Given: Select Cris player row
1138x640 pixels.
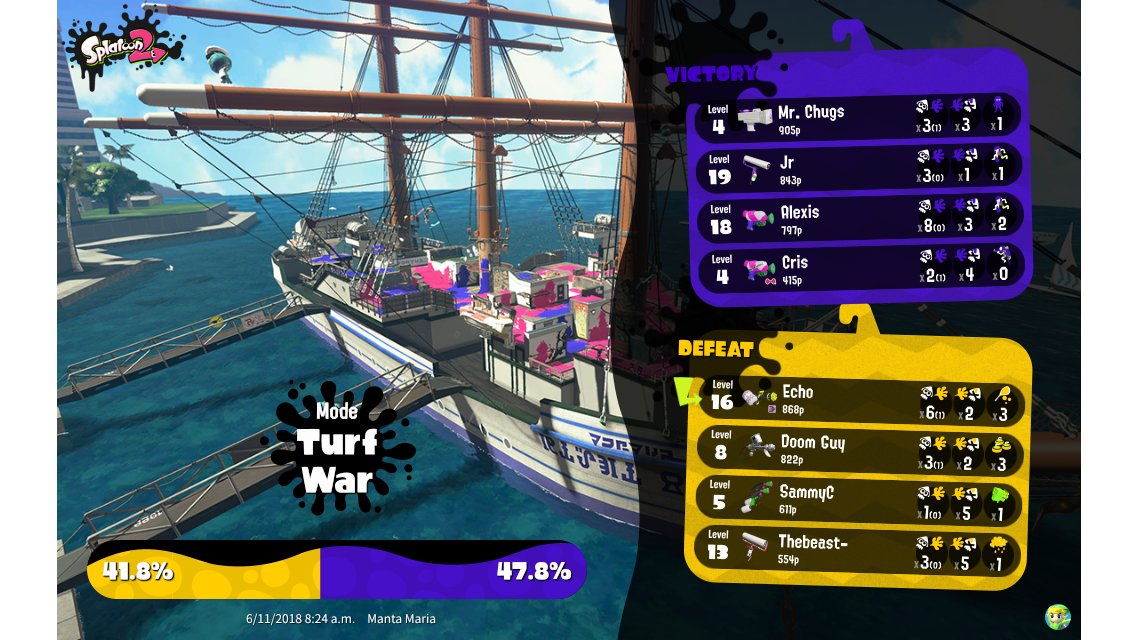Looking at the screenshot, I should click(x=858, y=268).
